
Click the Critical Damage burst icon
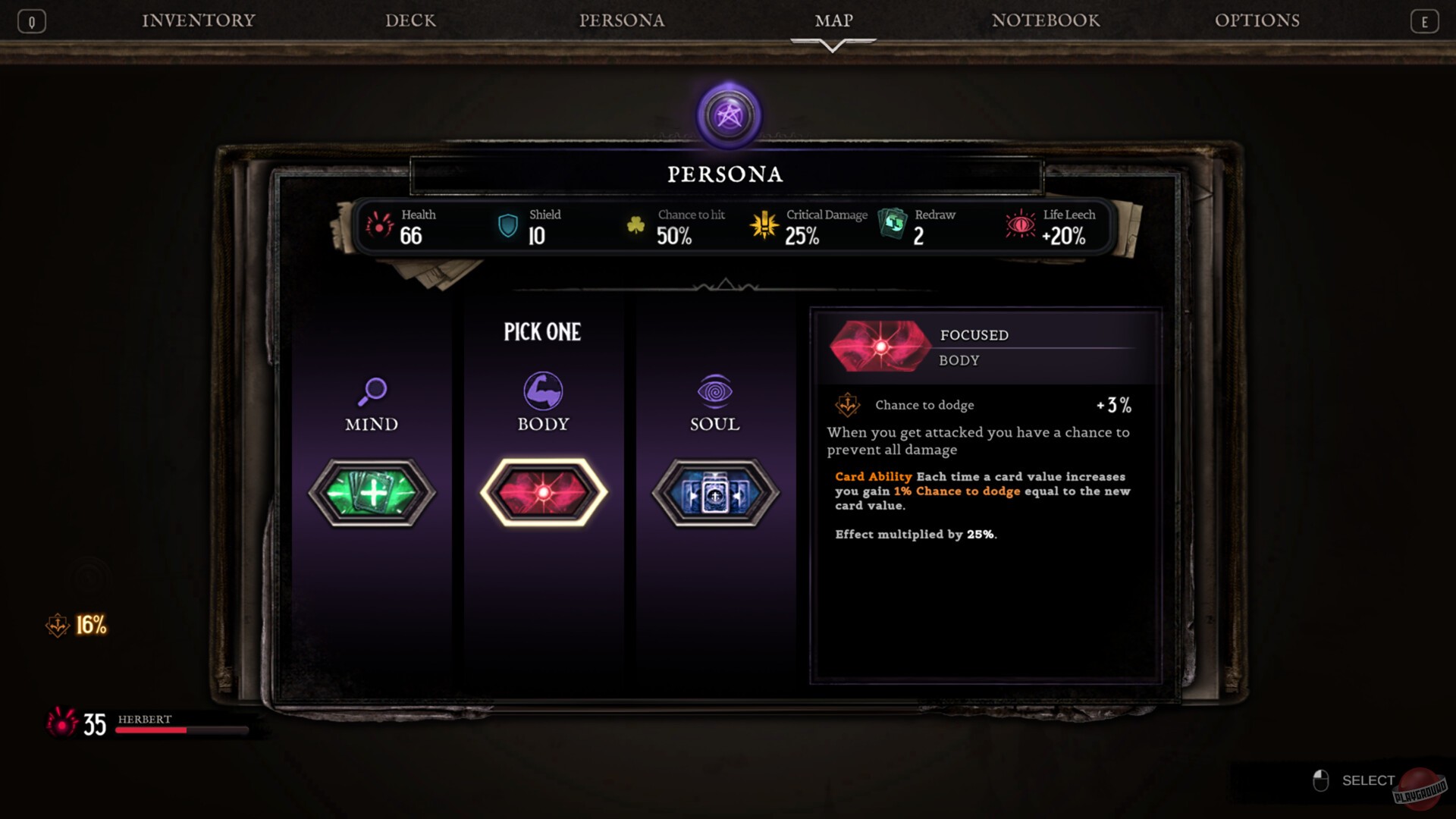pyautogui.click(x=764, y=224)
